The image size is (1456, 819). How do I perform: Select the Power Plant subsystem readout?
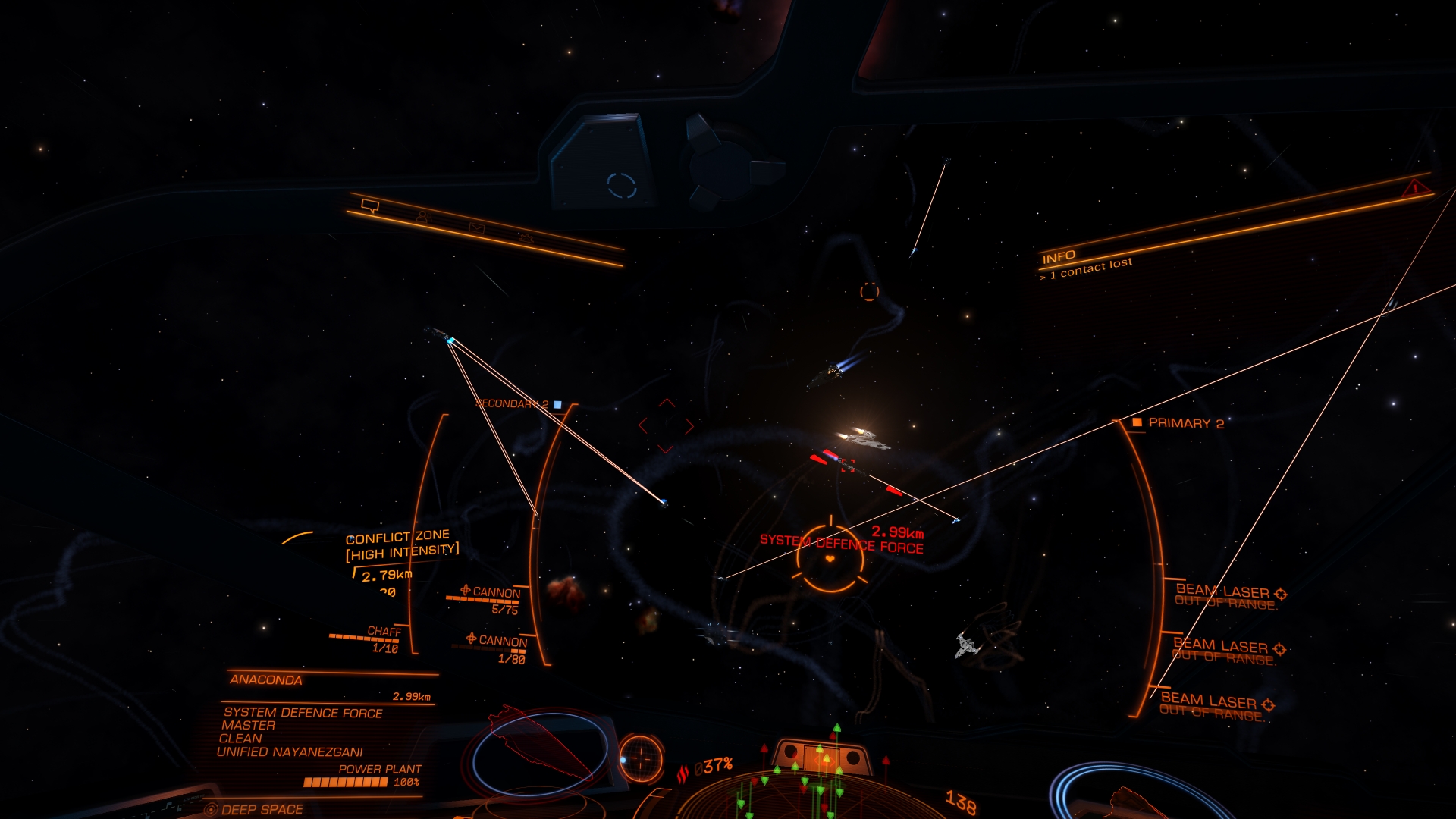379,769
